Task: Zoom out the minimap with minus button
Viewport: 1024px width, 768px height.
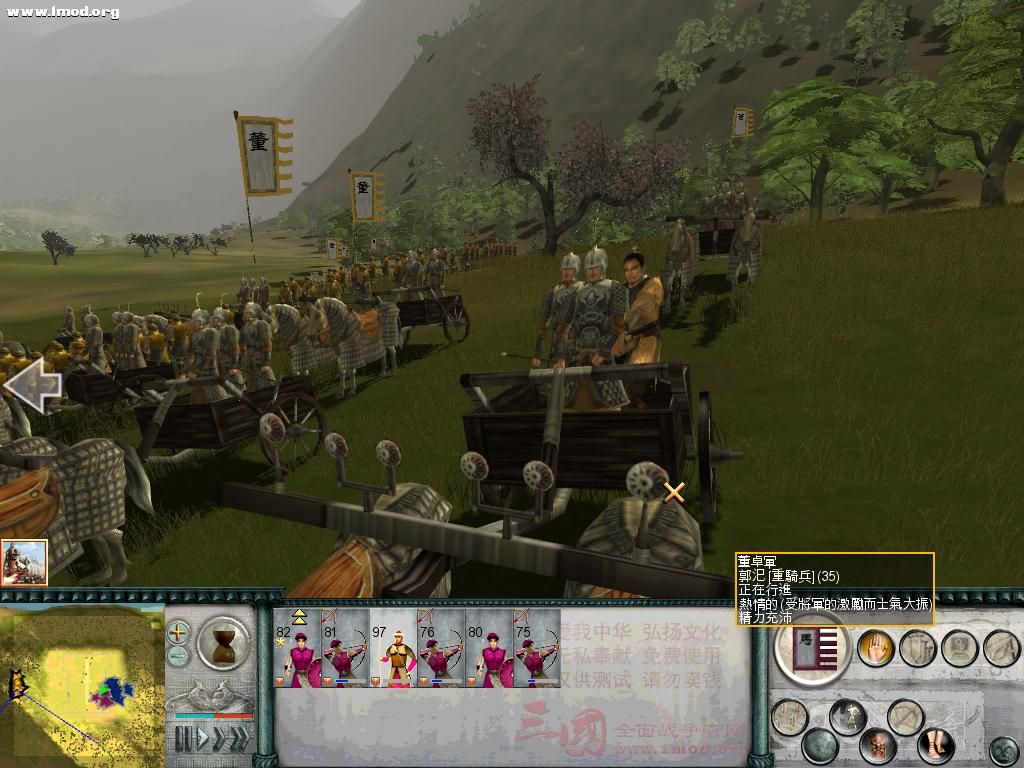Action: [x=178, y=656]
